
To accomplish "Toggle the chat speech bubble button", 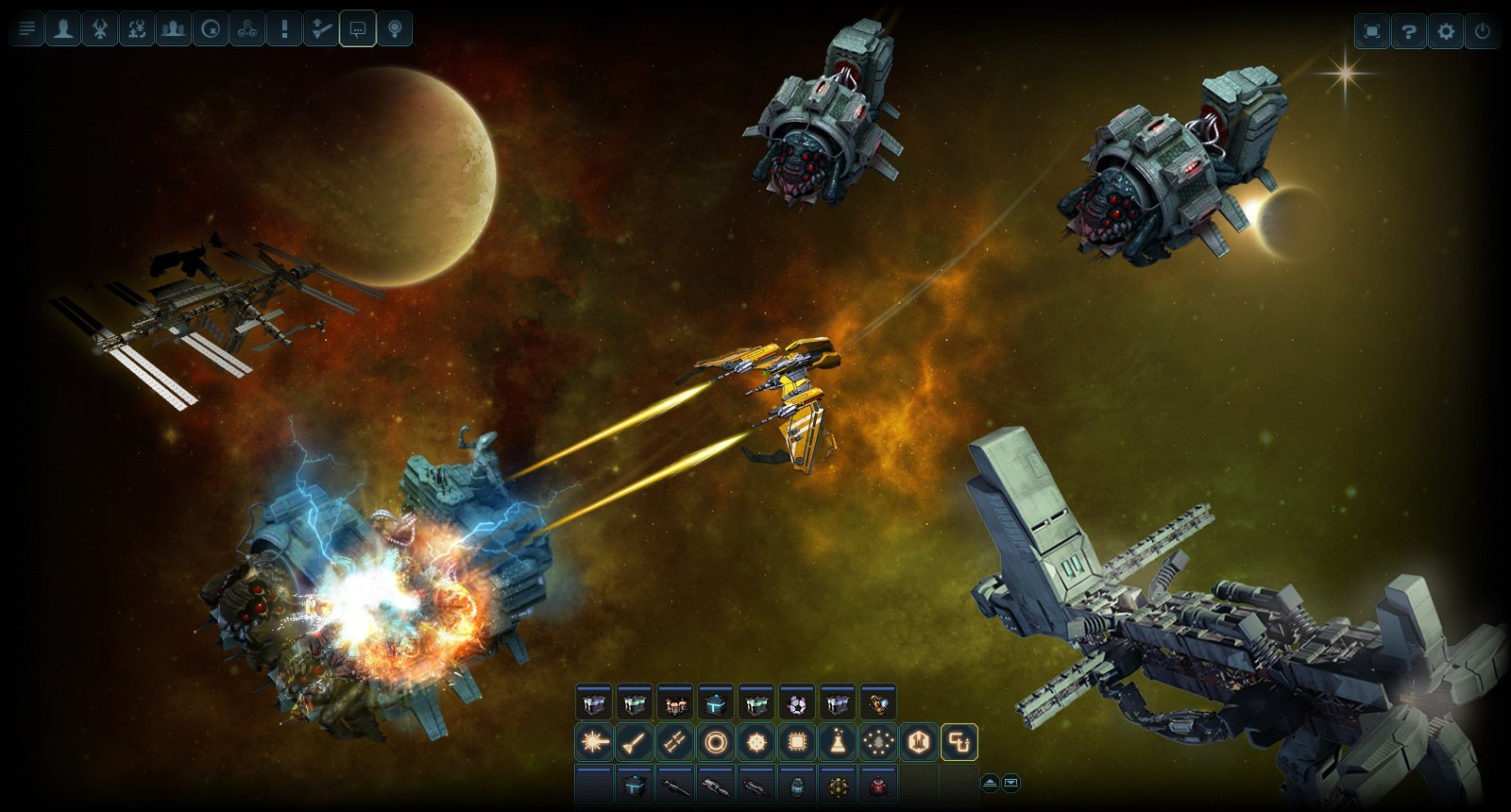I will [357, 29].
